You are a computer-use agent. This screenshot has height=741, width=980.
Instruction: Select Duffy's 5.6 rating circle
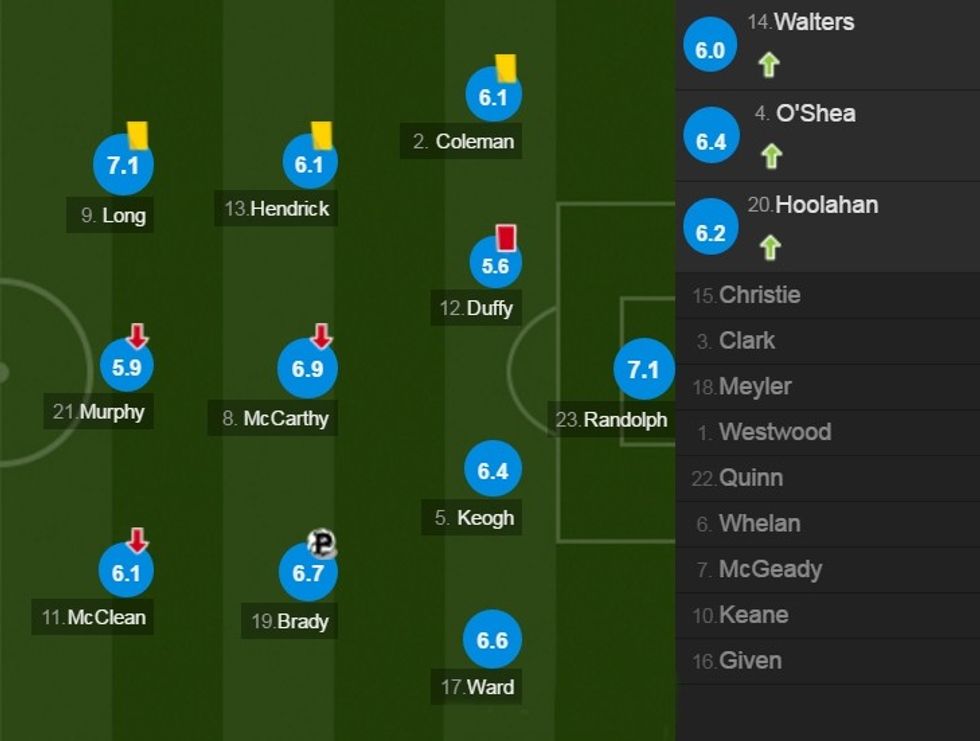[x=496, y=265]
